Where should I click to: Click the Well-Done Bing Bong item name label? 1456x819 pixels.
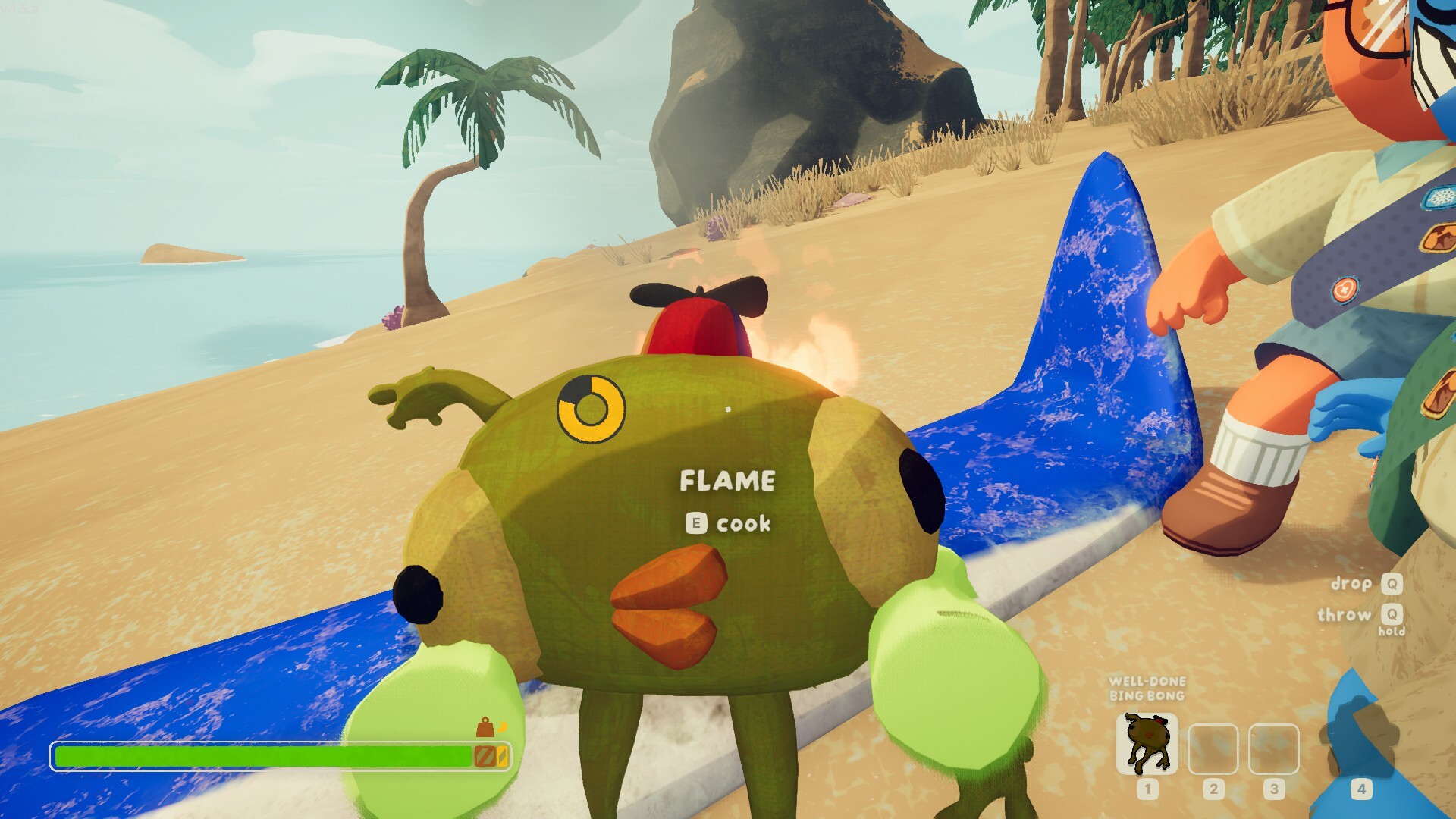pyautogui.click(x=1147, y=689)
